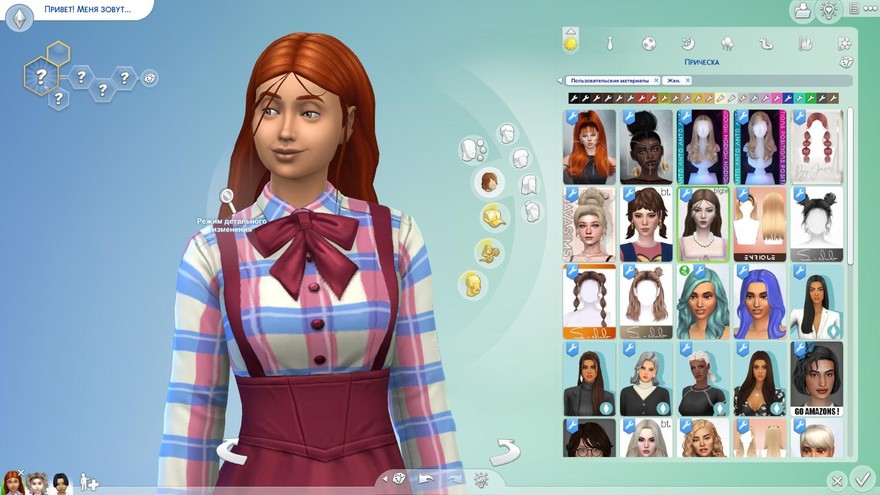Click the detail edit mode magnifier
Screen dimensions: 880x495
point(228,197)
